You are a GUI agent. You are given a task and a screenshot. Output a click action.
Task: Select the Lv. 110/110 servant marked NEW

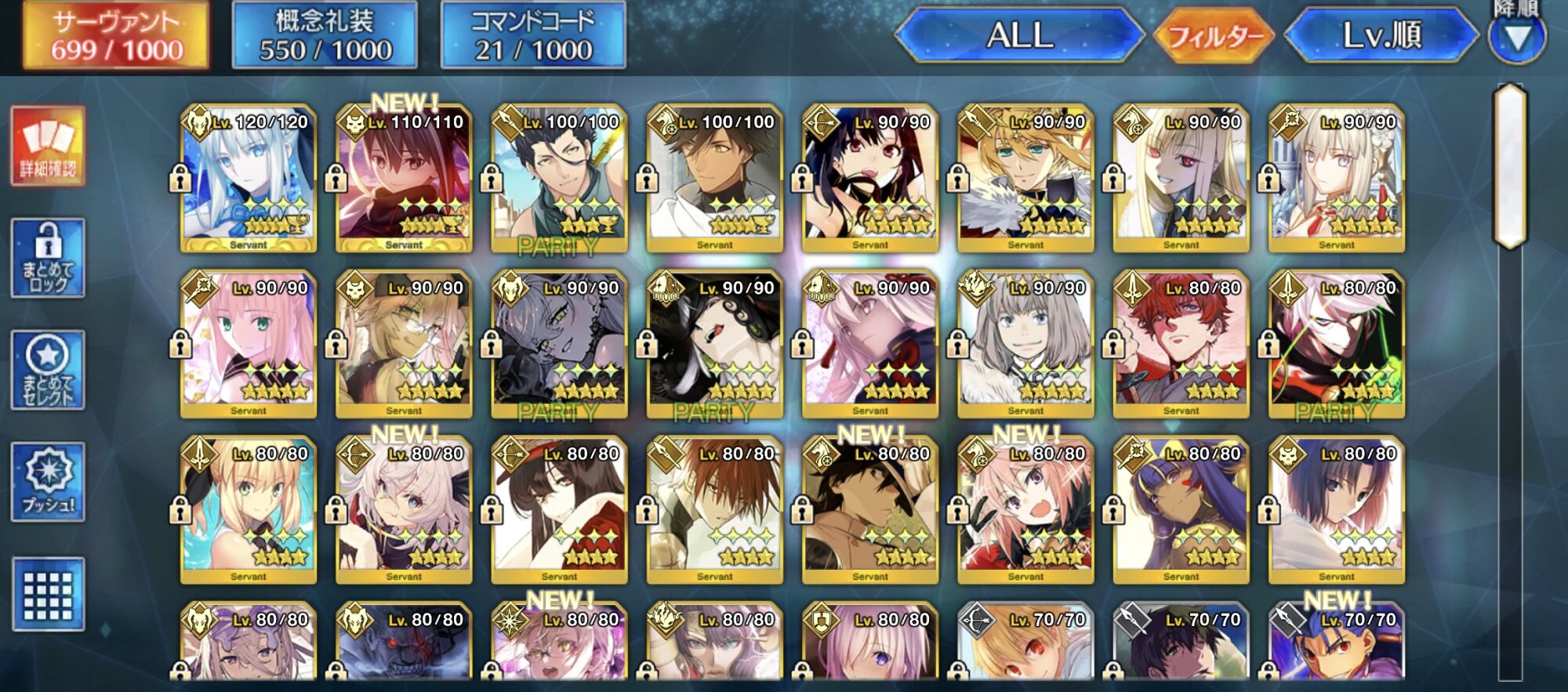point(404,179)
